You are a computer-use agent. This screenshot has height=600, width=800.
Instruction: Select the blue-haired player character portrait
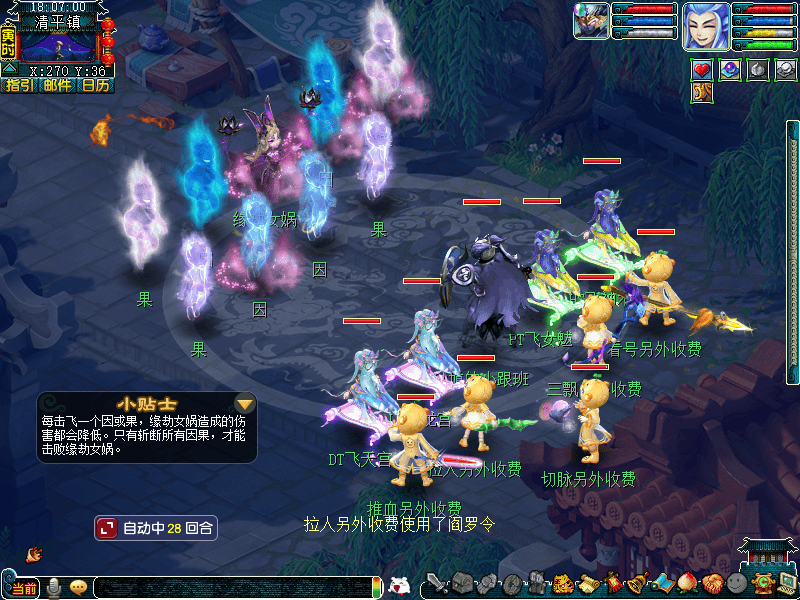pos(706,26)
